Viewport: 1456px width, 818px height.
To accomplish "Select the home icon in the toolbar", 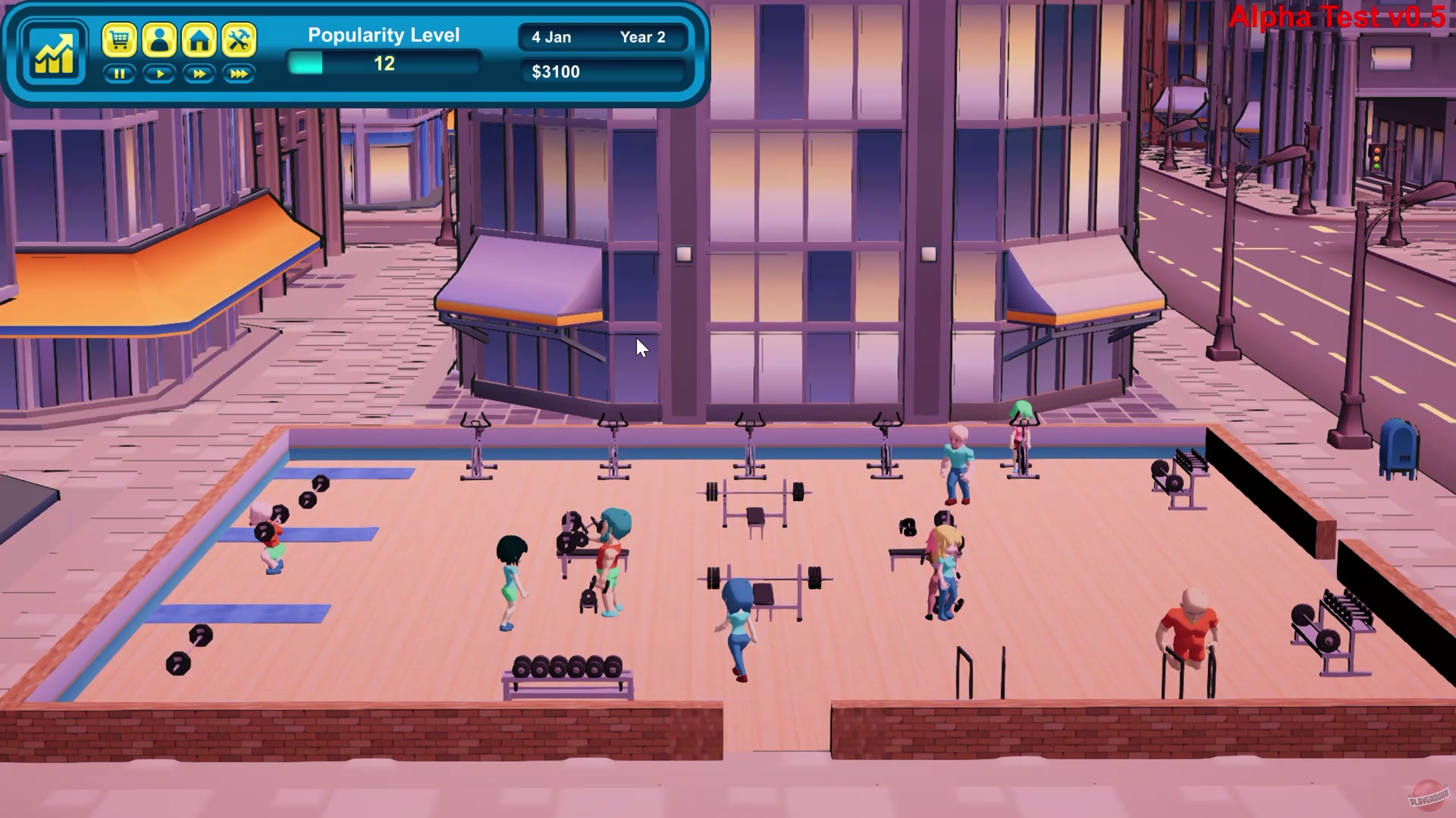I will 200,39.
